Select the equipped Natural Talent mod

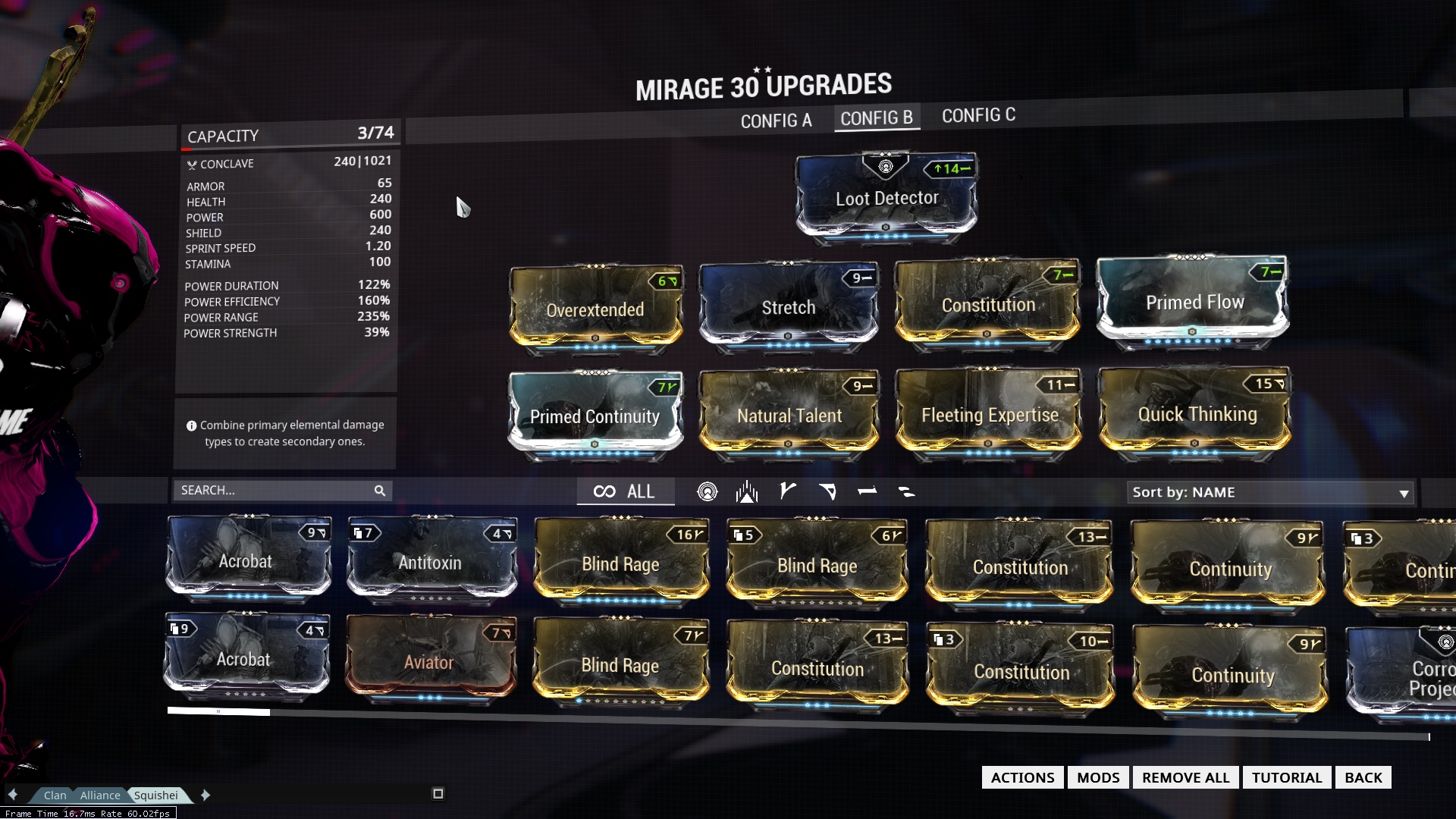coord(789,416)
